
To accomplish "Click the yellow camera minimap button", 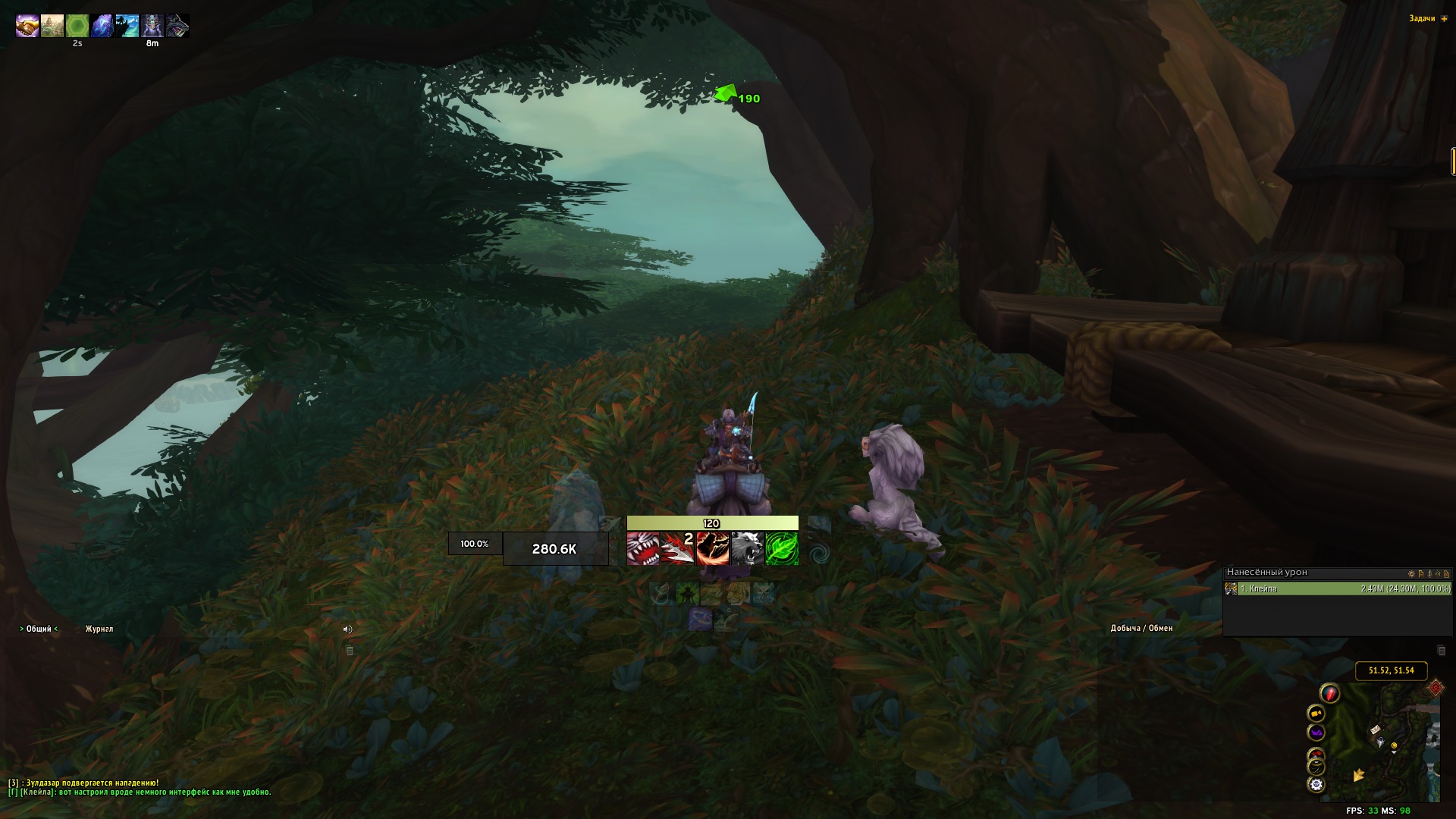I will click(x=1316, y=713).
